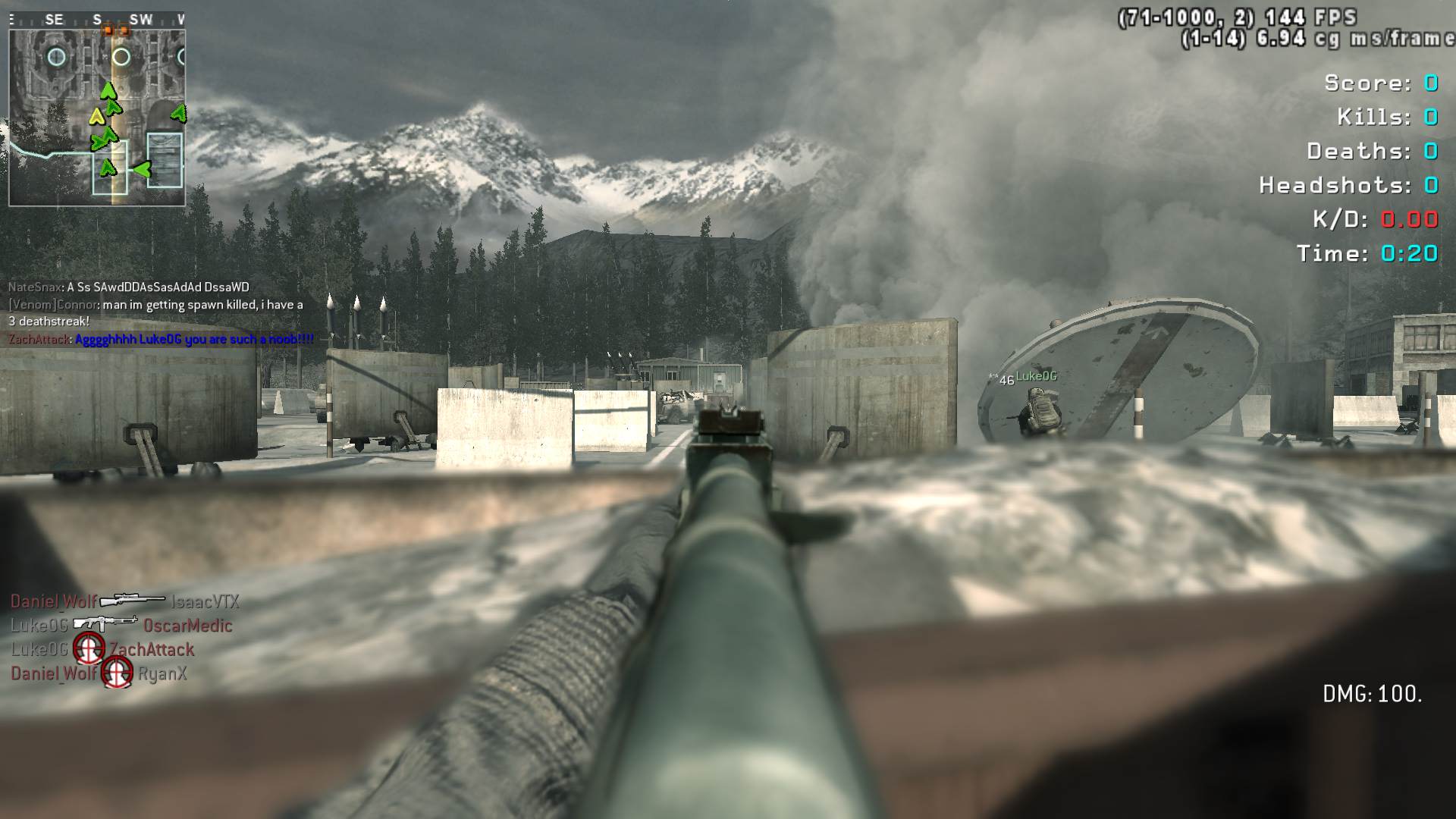
Task: Select the Daniel_Wolf headshot on RyanX entry
Action: tap(99, 673)
